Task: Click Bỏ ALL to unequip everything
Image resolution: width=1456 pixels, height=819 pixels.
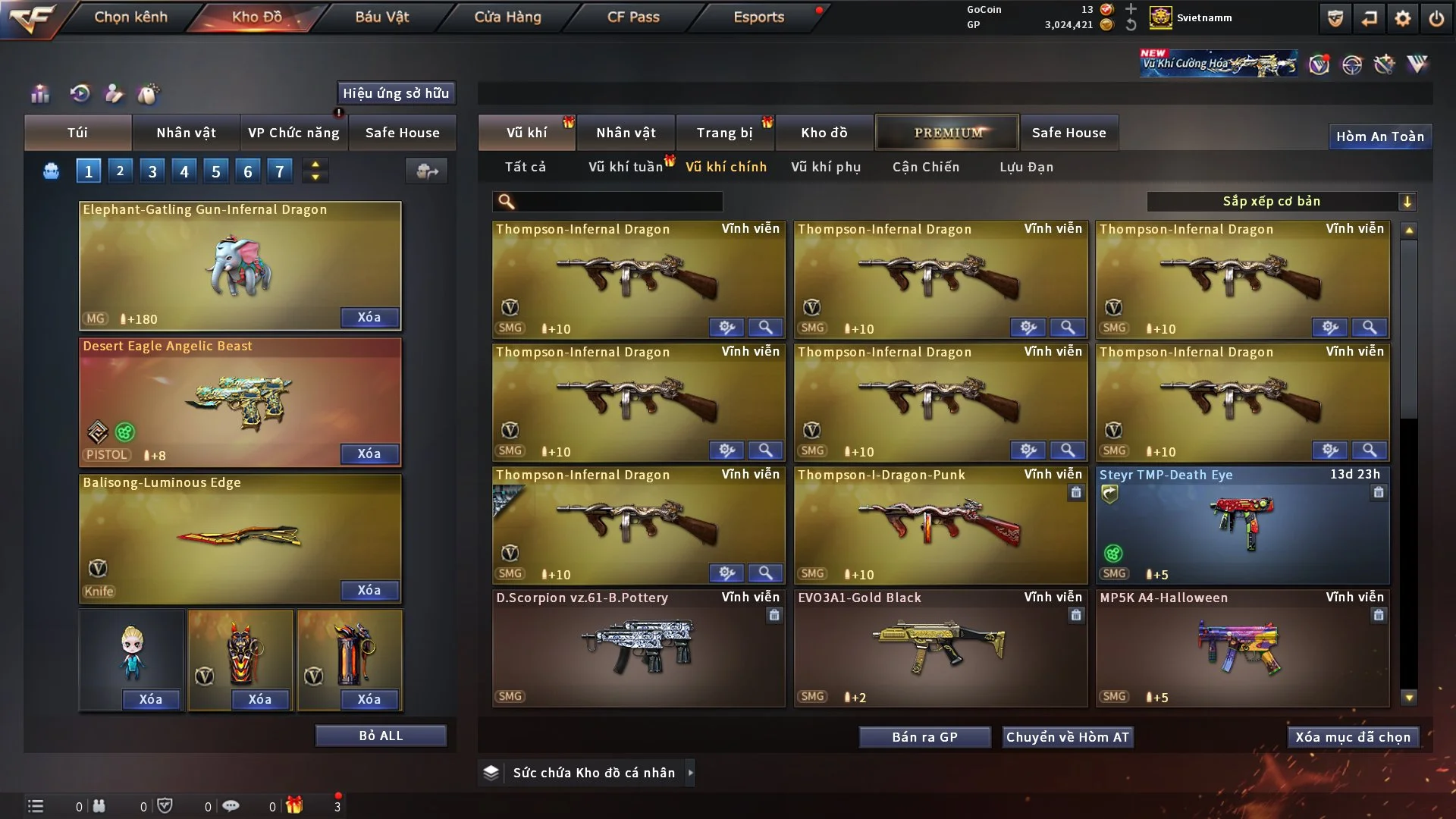Action: 381,736
